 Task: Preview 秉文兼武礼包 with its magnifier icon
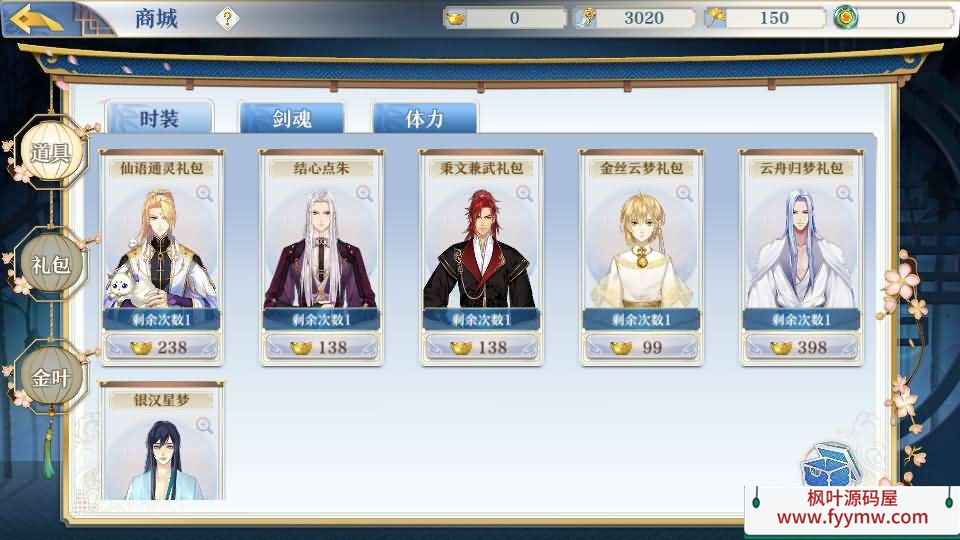coord(524,194)
